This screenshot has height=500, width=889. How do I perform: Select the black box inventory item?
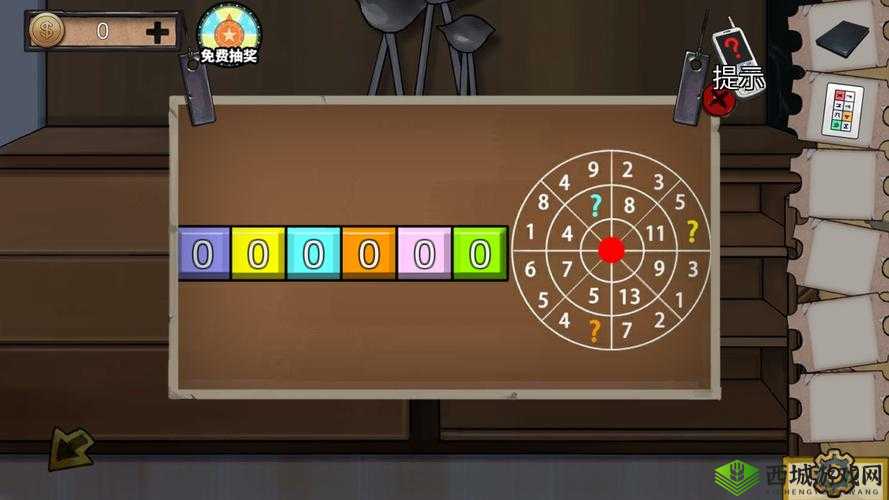pyautogui.click(x=838, y=40)
